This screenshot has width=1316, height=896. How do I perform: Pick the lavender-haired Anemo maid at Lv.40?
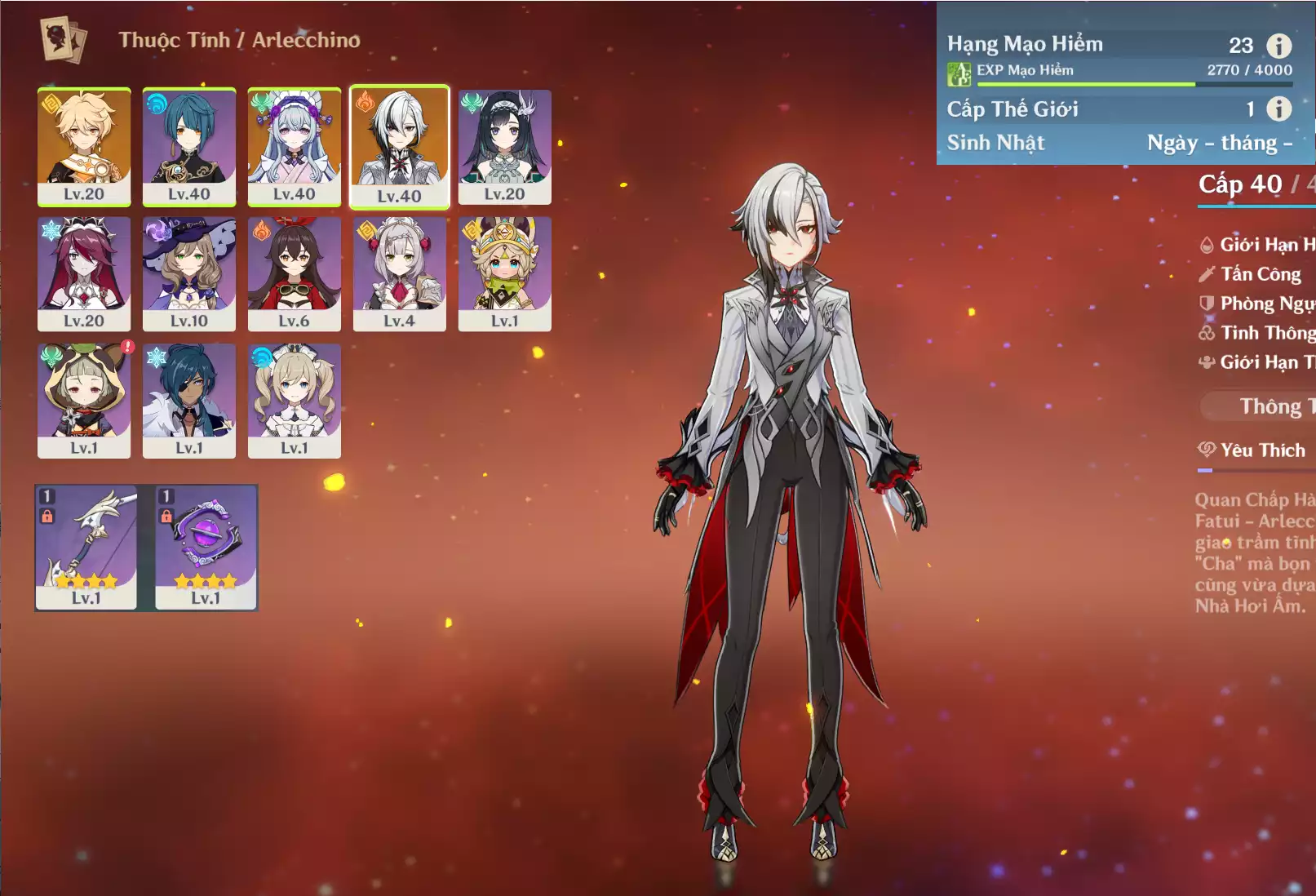pyautogui.click(x=295, y=146)
